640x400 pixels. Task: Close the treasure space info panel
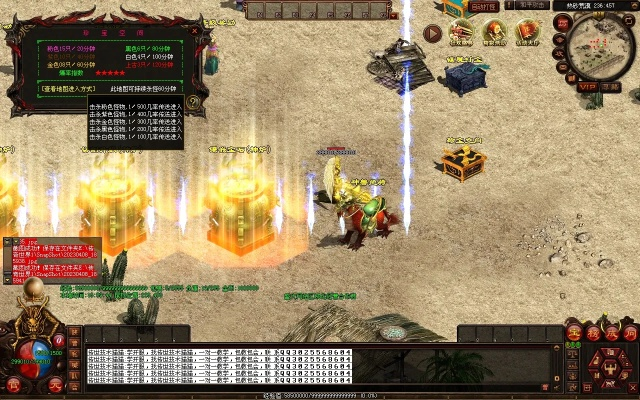pos(195,29)
